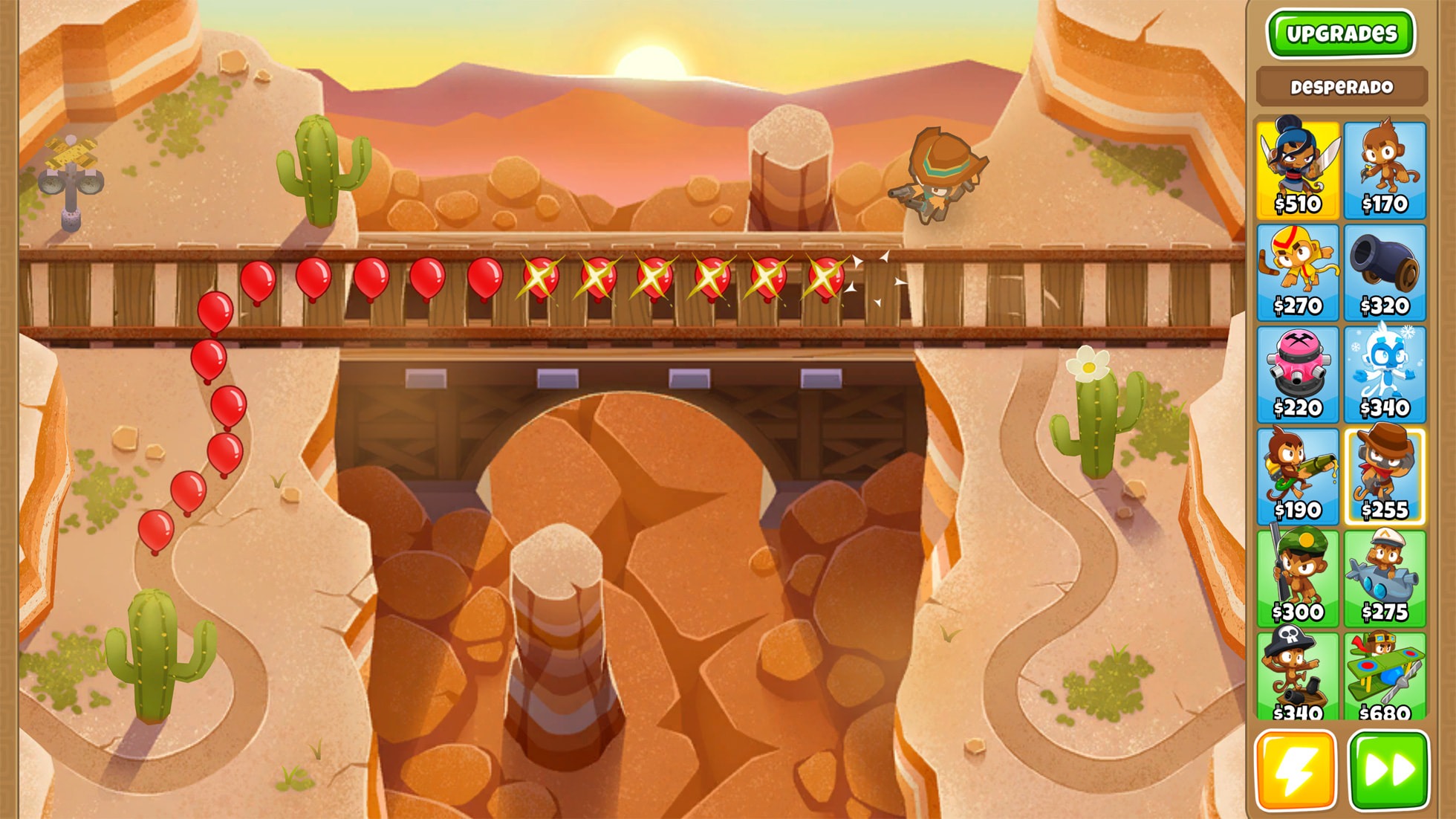Pick the Boomerang Monkey costing $270
The width and height of the screenshot is (1456, 819).
[1298, 272]
